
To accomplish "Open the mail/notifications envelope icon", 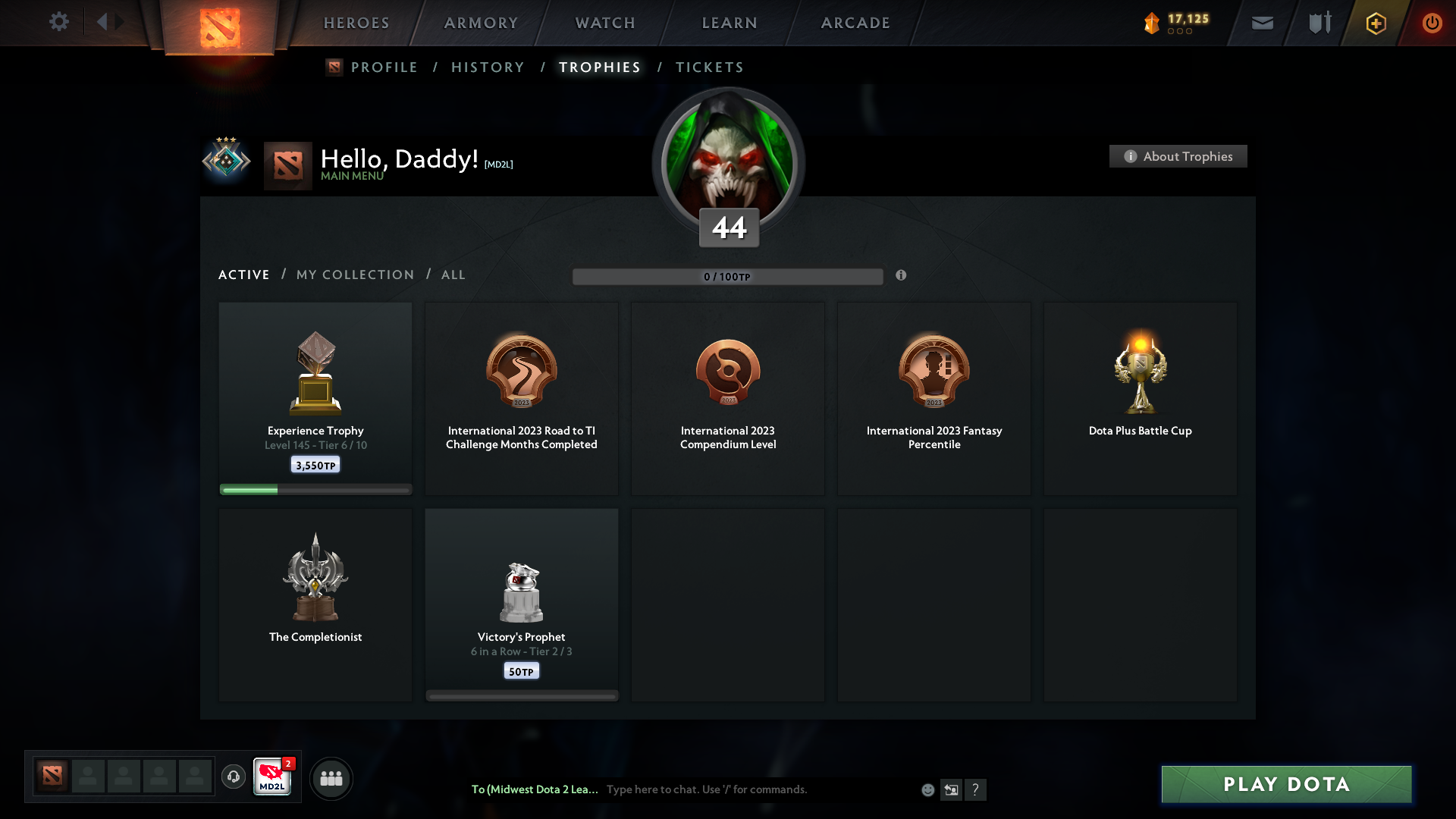I will [1262, 23].
